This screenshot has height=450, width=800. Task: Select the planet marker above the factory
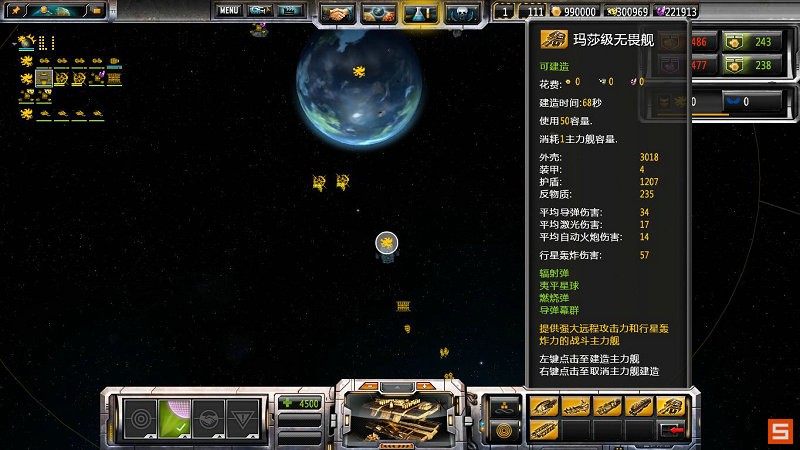387,242
